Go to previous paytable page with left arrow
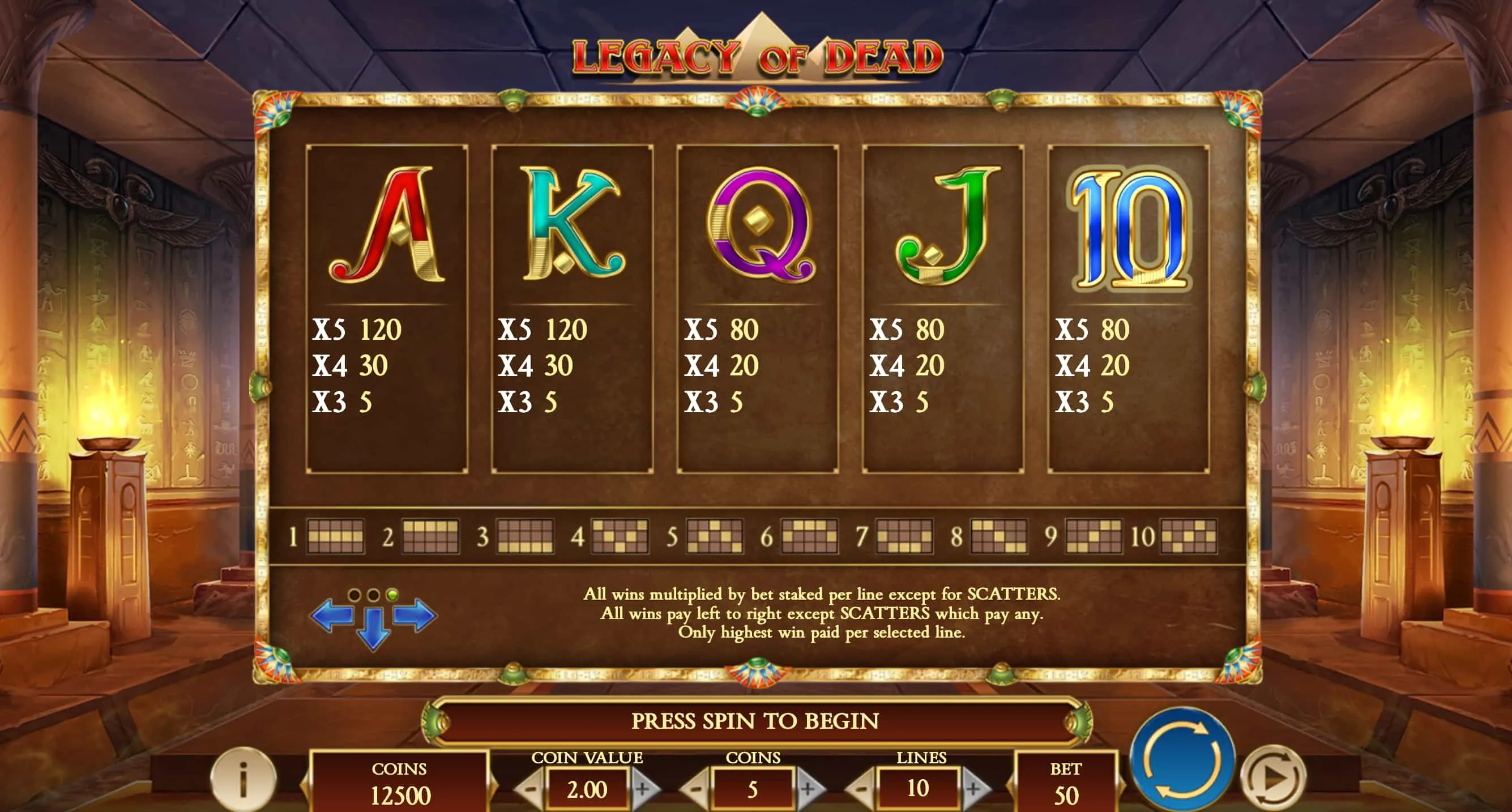 click(332, 616)
